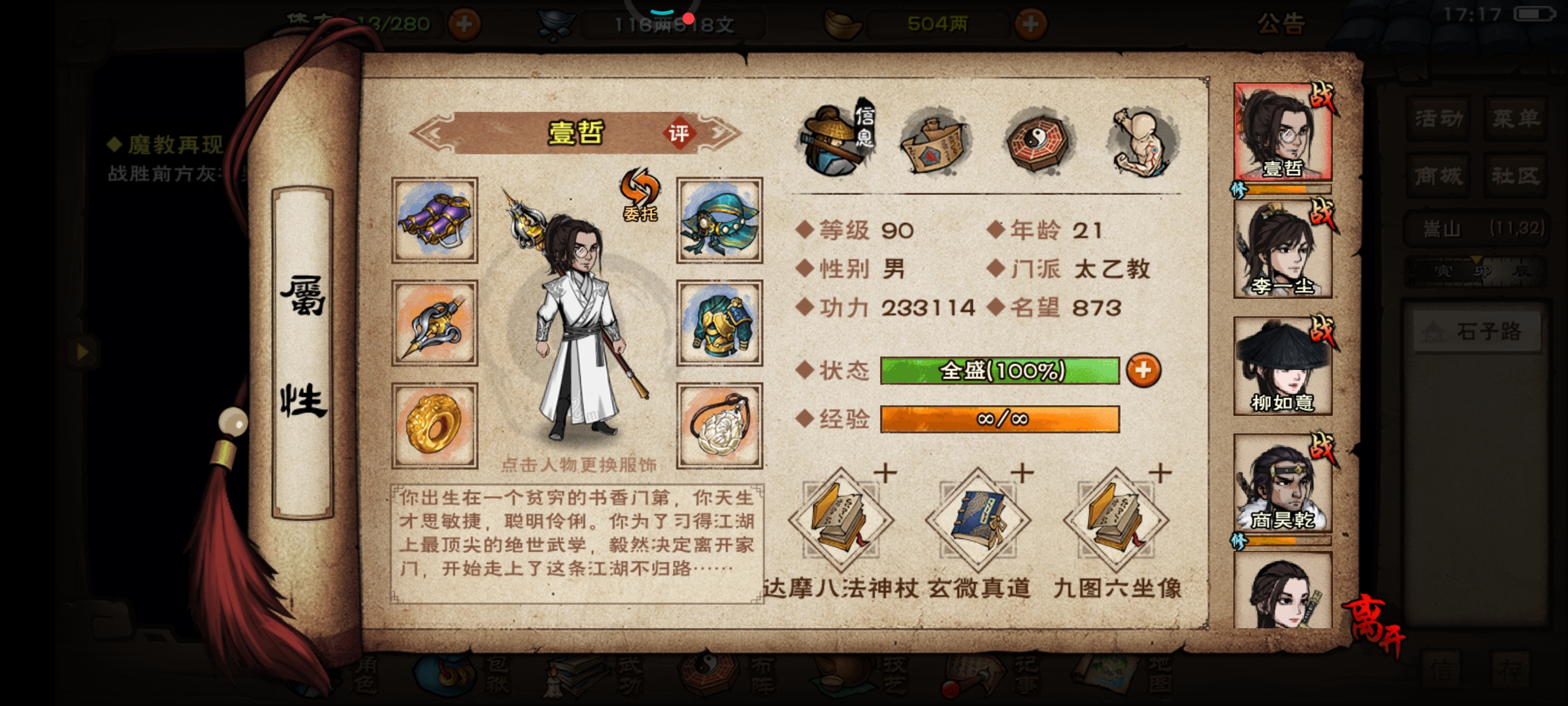The width and height of the screenshot is (1568, 706).
Task: Open the 菜单 menu item
Action: pos(1515,120)
